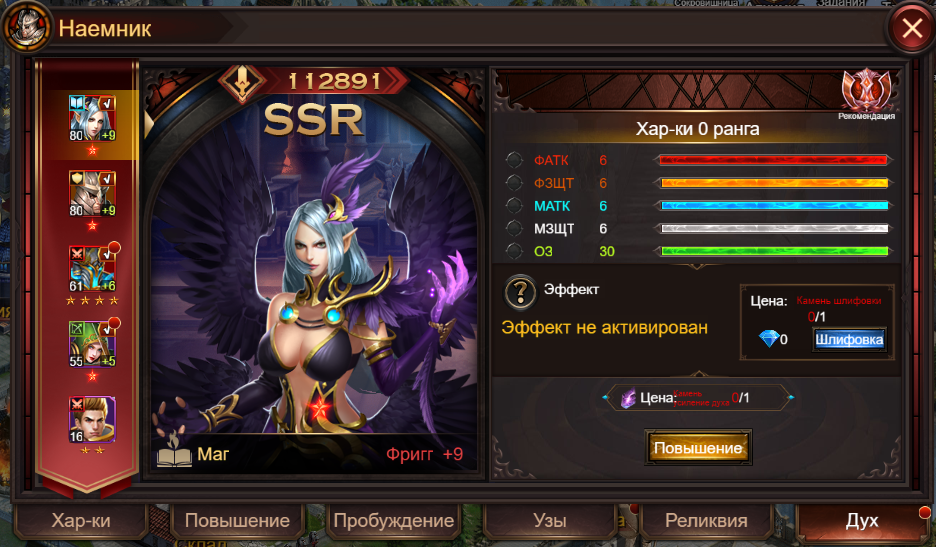Toggle the ОЗ stat radio button
Viewport: 936px width, 547px height.
(x=514, y=251)
